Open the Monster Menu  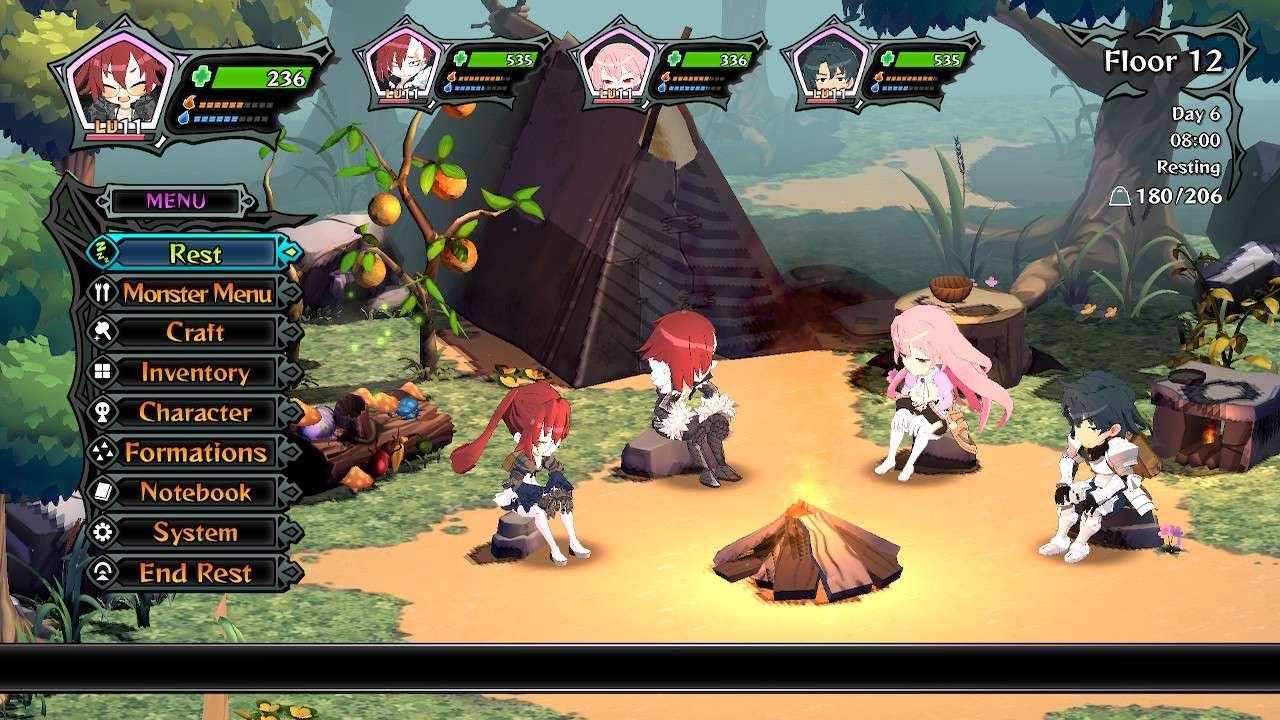[x=197, y=293]
